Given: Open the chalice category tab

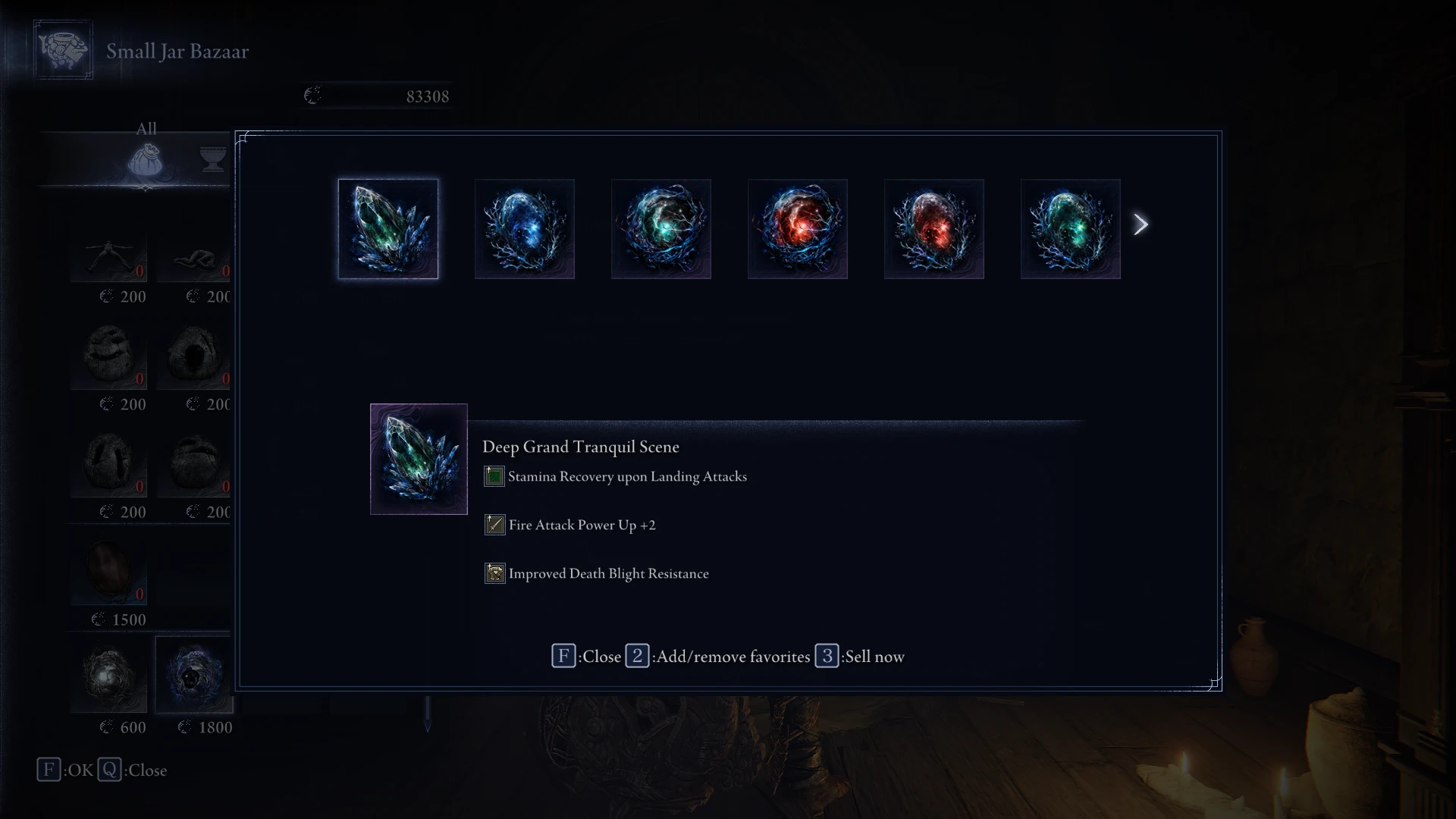Looking at the screenshot, I should click(213, 159).
